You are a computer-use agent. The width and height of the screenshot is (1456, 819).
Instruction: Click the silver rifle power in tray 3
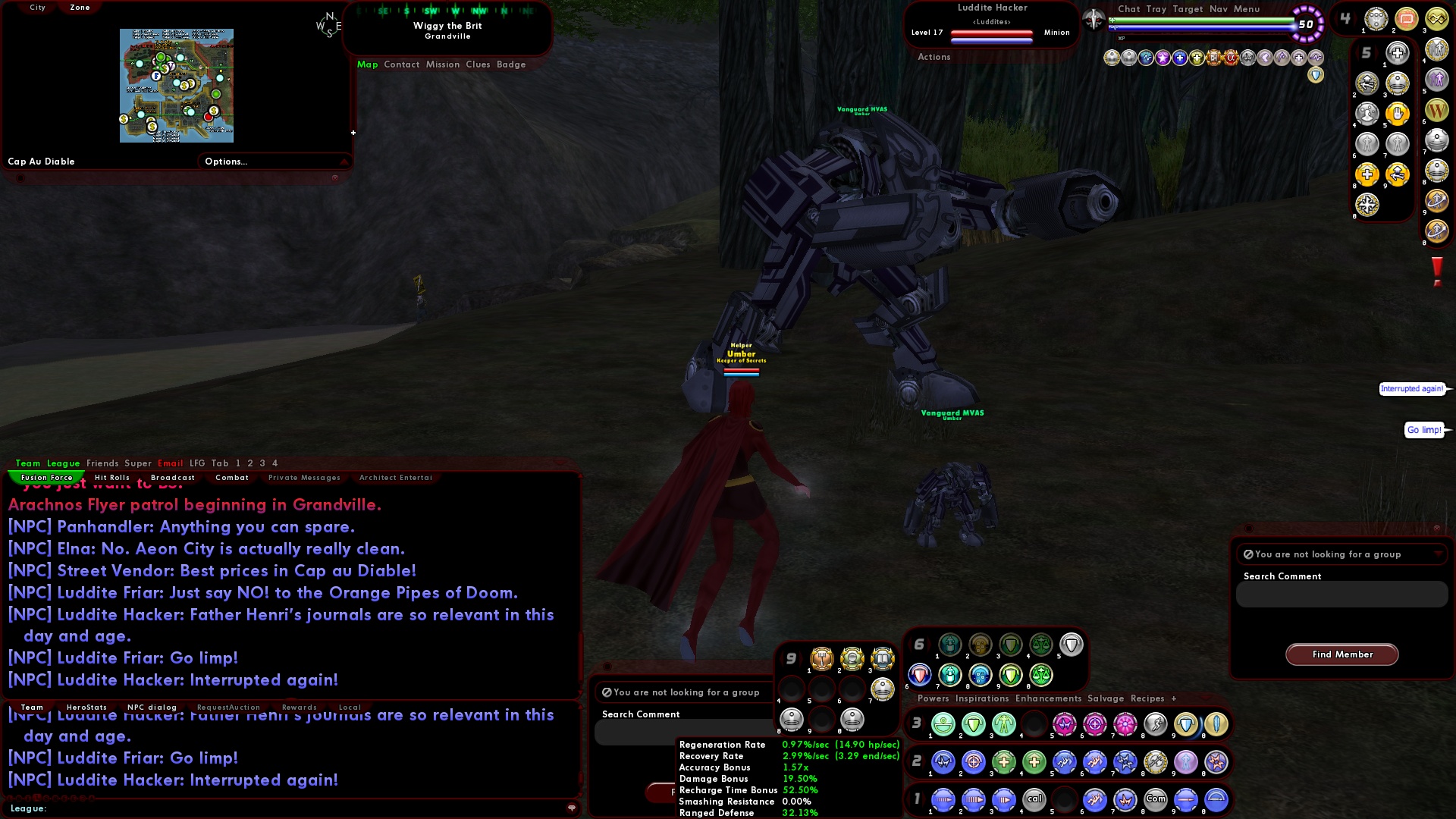(1155, 724)
